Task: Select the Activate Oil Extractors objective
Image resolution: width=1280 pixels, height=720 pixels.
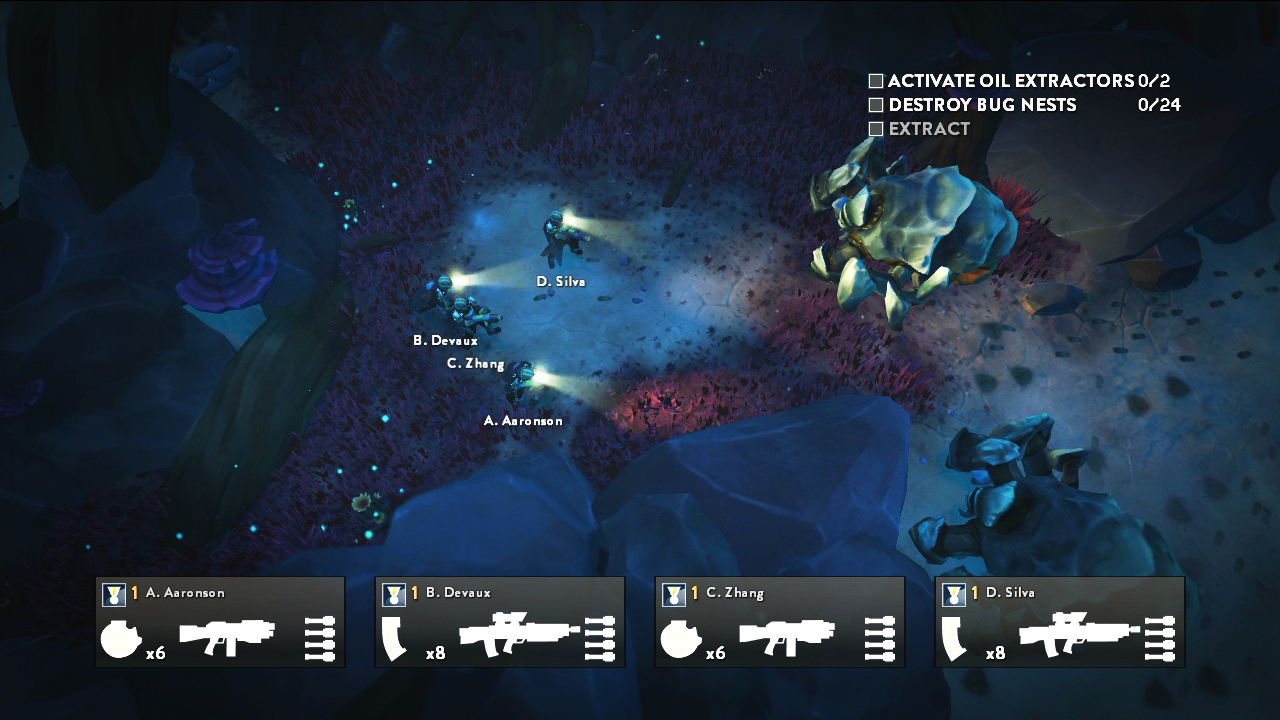Action: click(1012, 81)
